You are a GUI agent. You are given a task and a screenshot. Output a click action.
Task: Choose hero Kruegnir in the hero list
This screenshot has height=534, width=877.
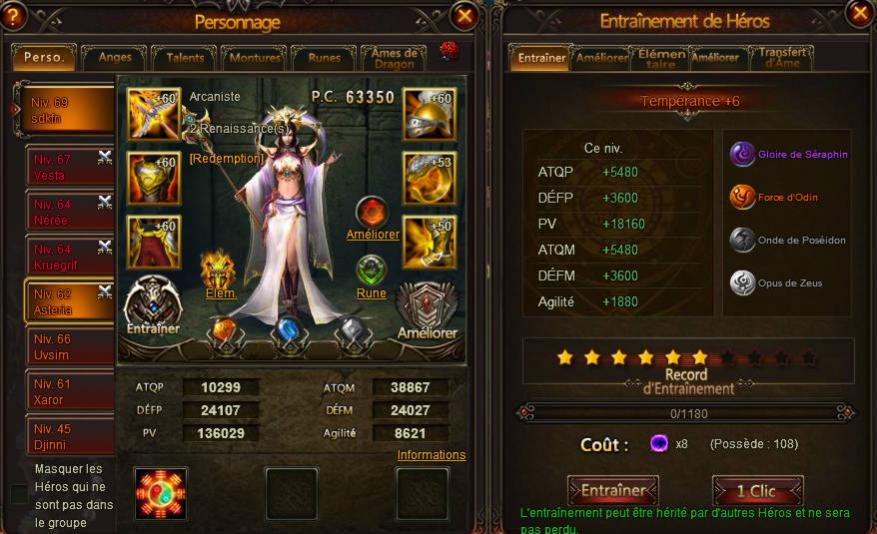pyautogui.click(x=70, y=256)
